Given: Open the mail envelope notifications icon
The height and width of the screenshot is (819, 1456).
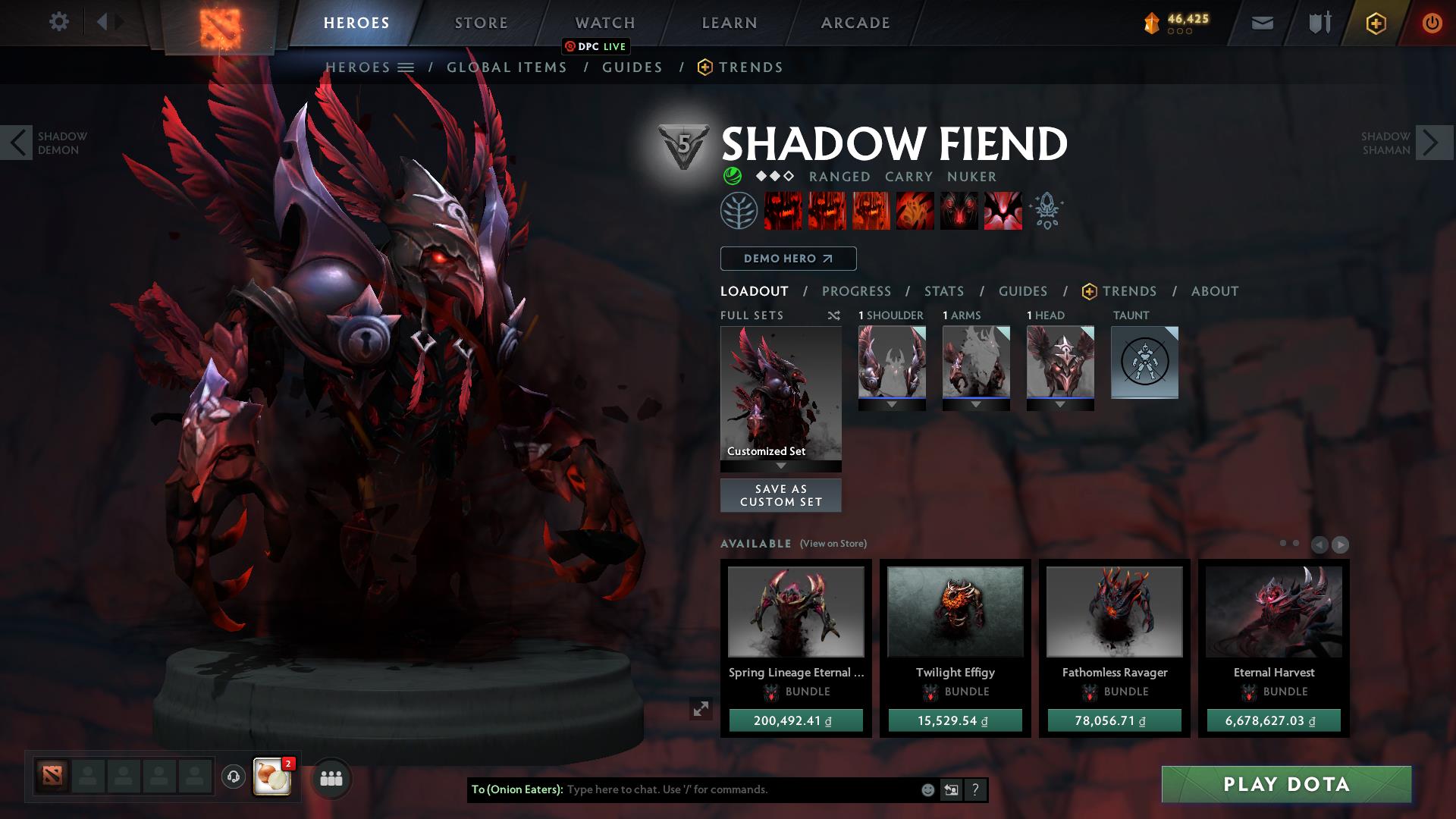Looking at the screenshot, I should point(1261,22).
